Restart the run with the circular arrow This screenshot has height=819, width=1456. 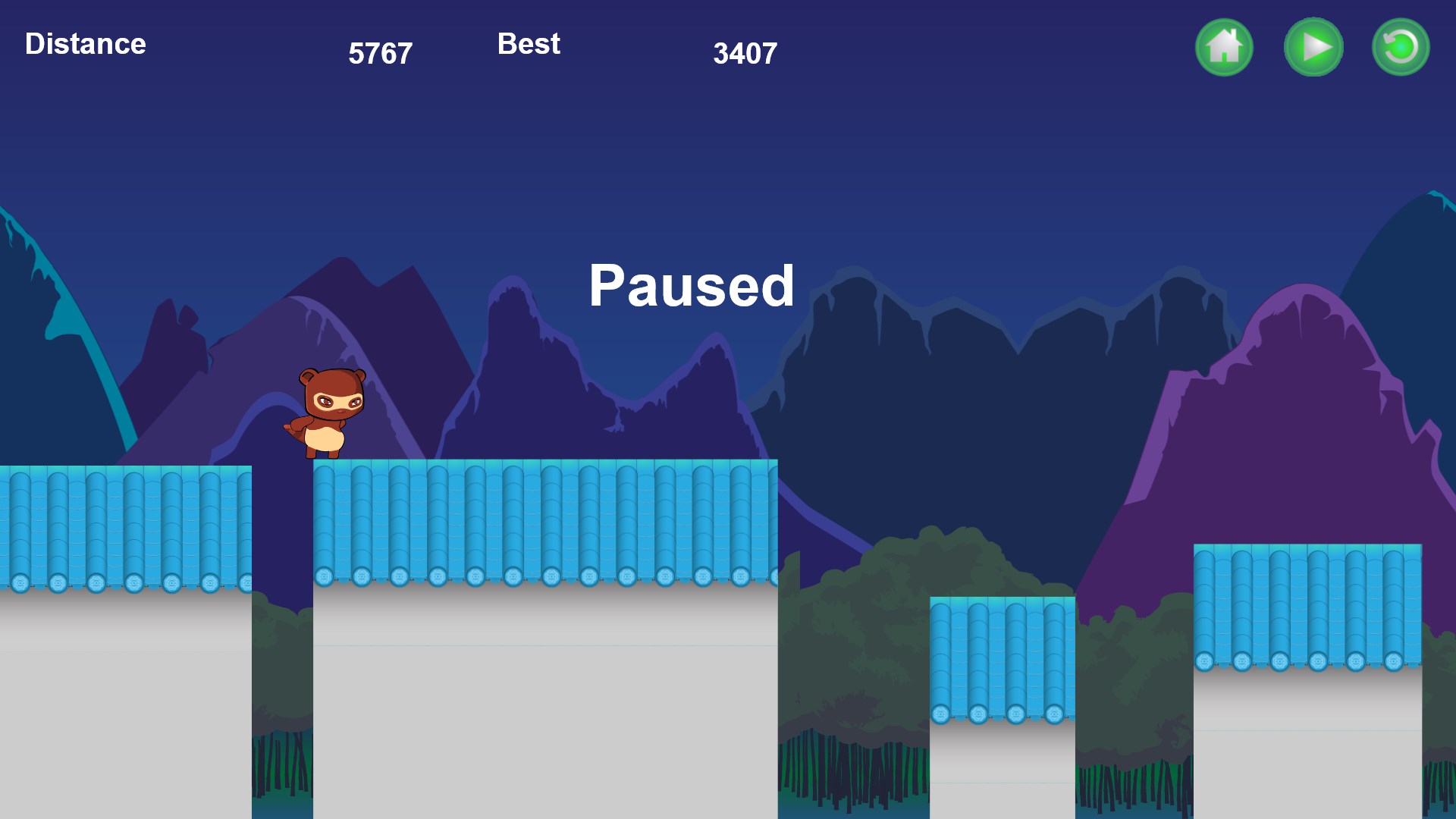coord(1401,47)
